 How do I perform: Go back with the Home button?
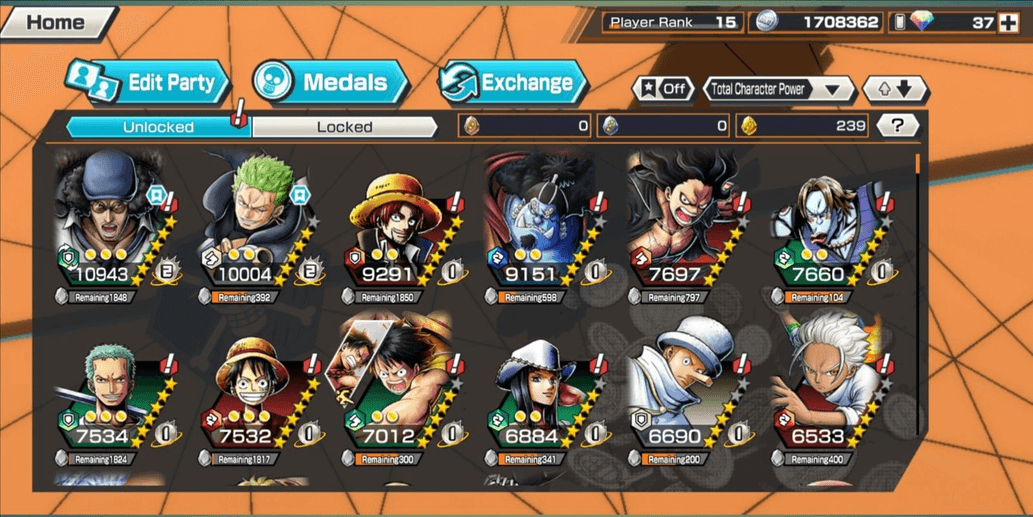click(56, 22)
